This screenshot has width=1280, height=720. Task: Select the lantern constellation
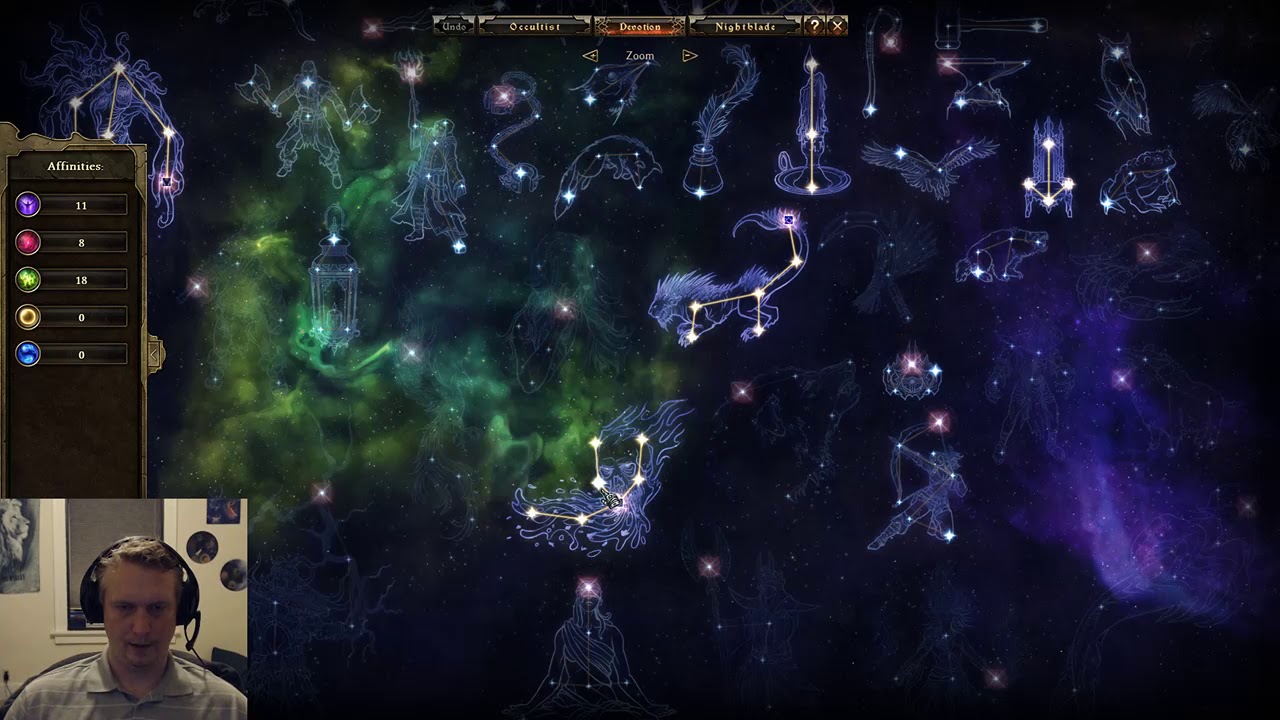334,285
